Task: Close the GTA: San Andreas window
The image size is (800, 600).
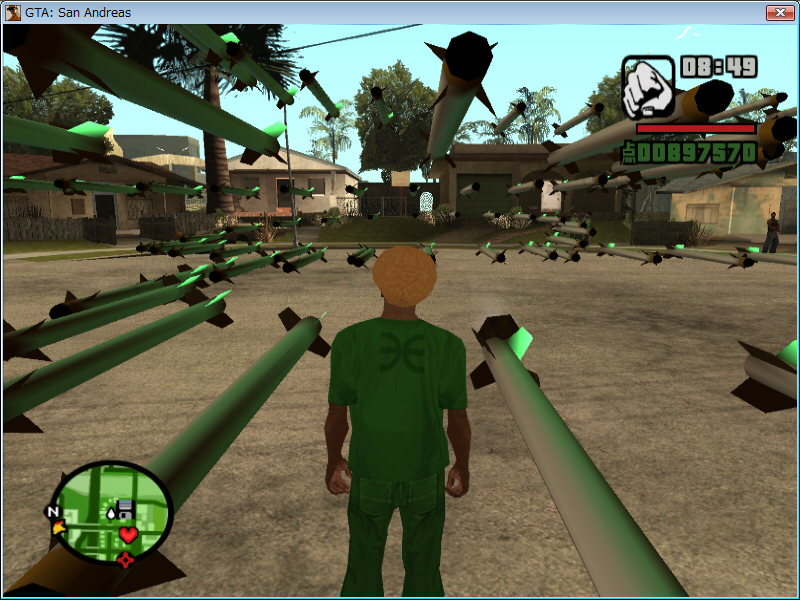Action: (779, 12)
